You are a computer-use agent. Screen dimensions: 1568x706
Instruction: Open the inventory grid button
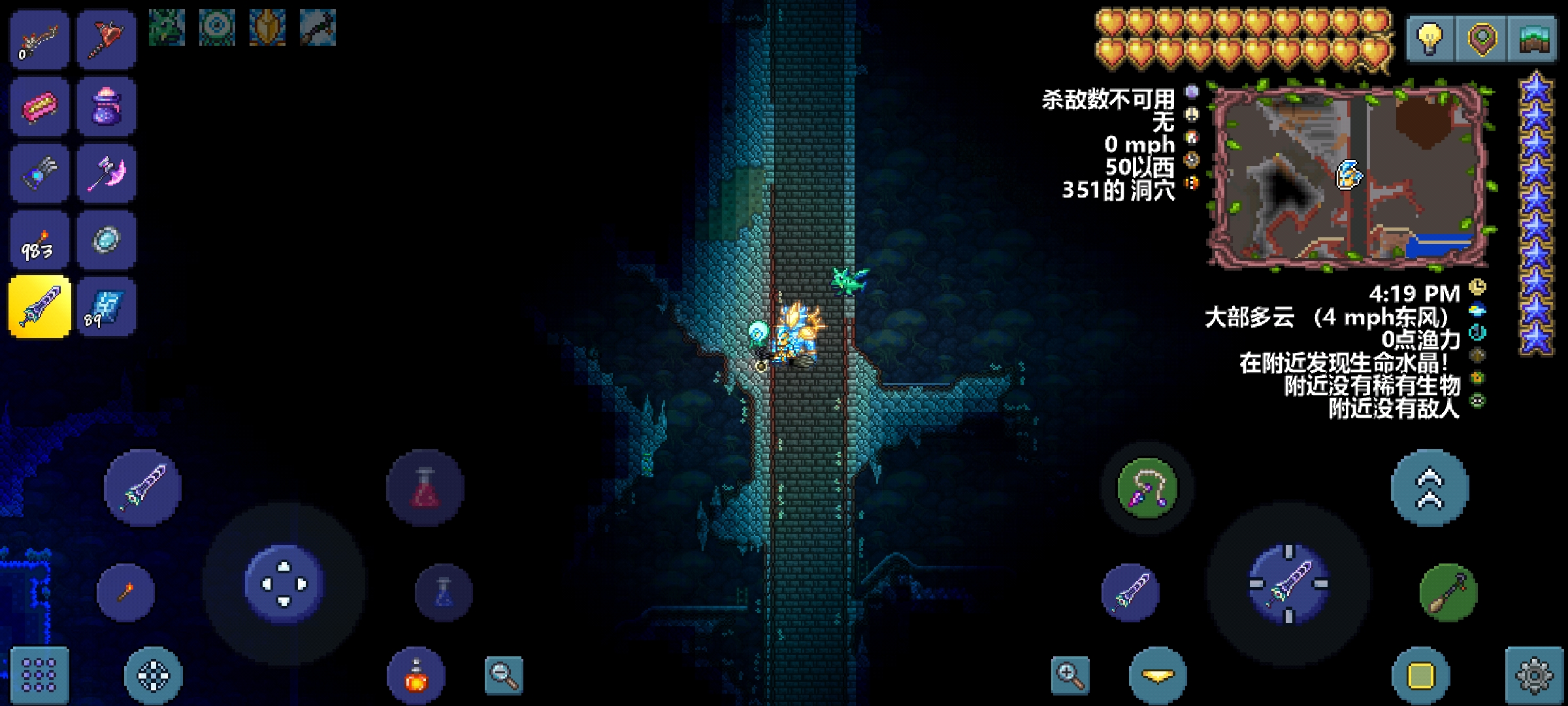point(39,675)
